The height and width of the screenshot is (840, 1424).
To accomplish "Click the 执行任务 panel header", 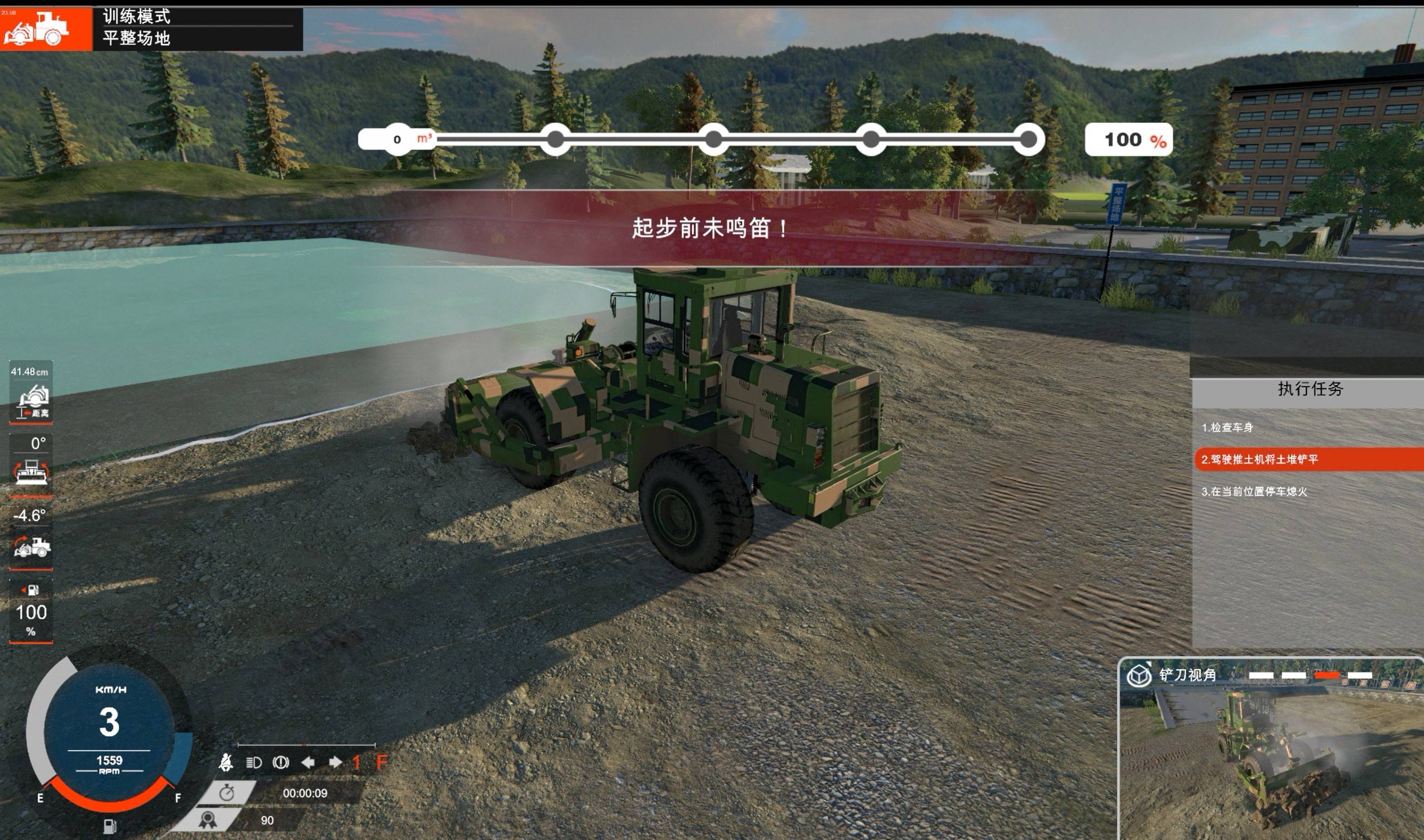I will 1310,389.
